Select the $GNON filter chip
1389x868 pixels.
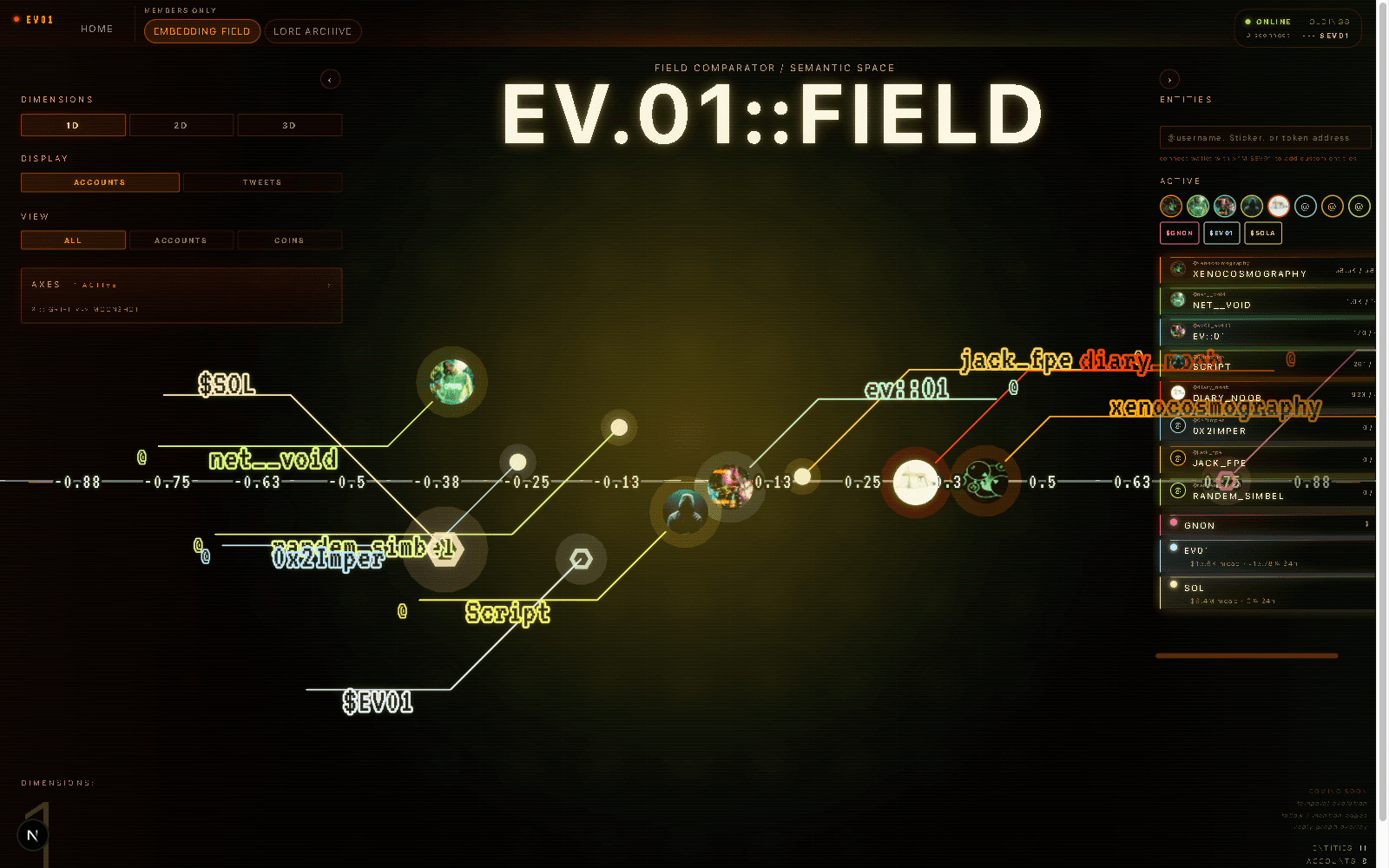[1179, 233]
